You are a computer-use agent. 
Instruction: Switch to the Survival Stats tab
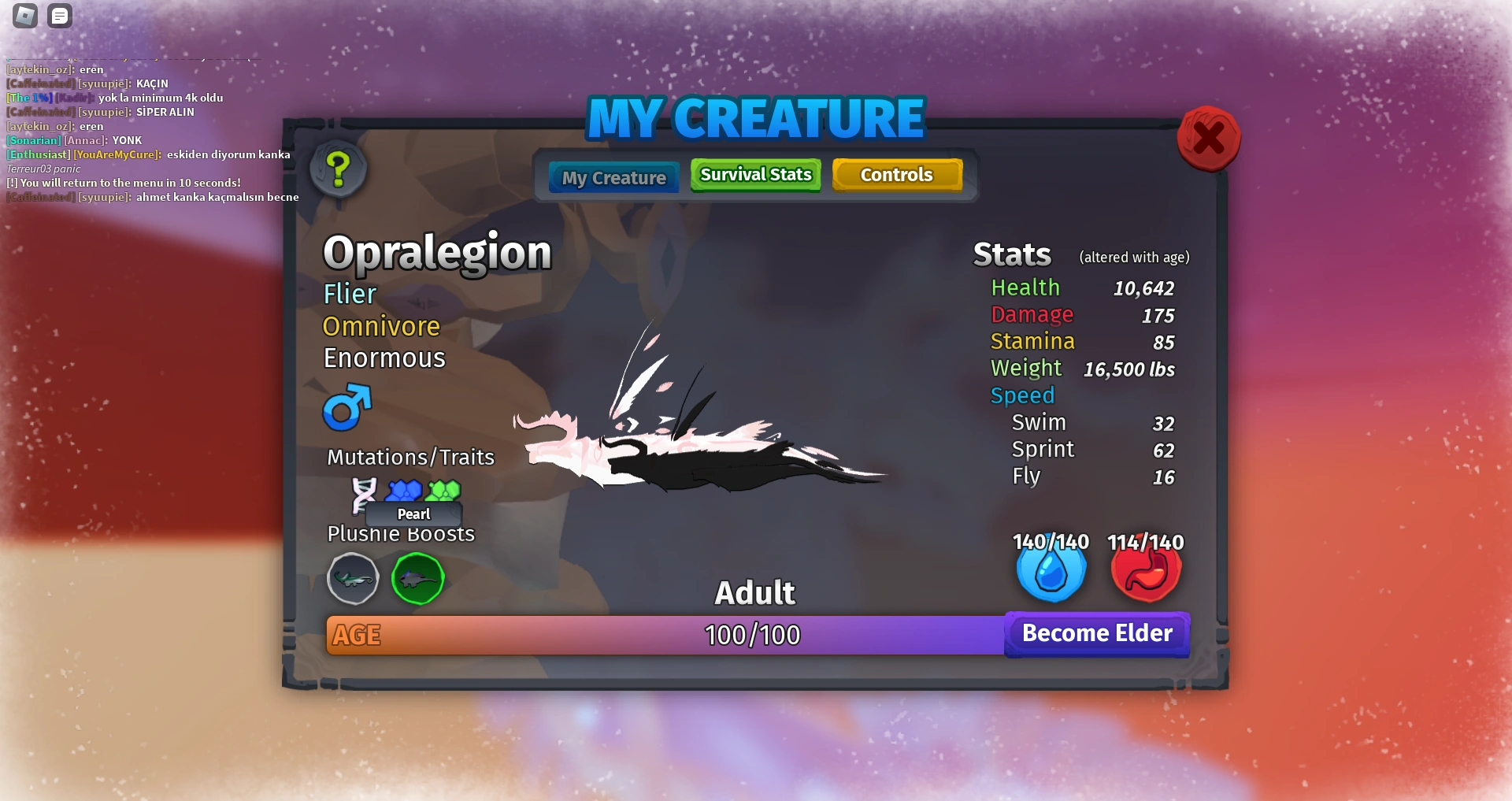754,174
